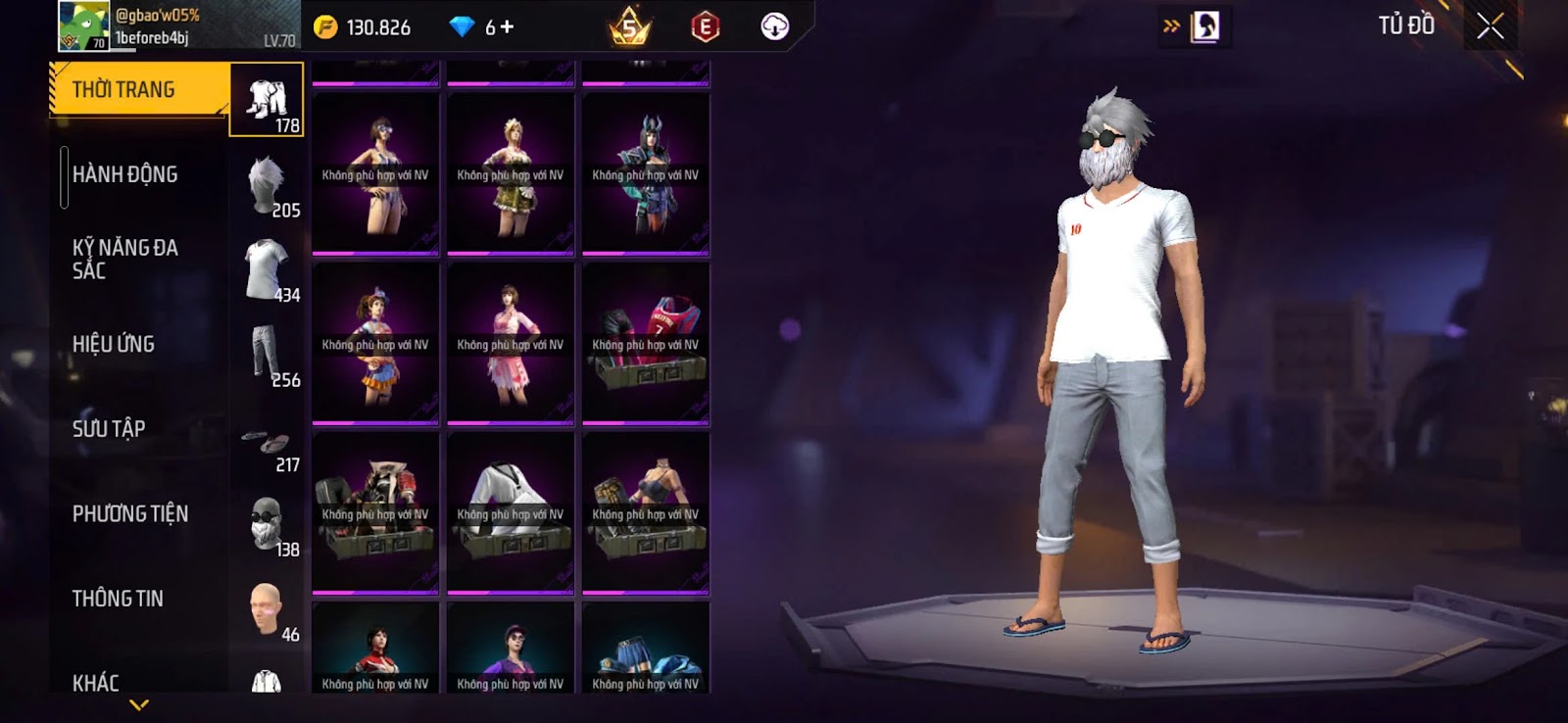Open the KHÁC category
The width and height of the screenshot is (1568, 723).
click(x=96, y=682)
